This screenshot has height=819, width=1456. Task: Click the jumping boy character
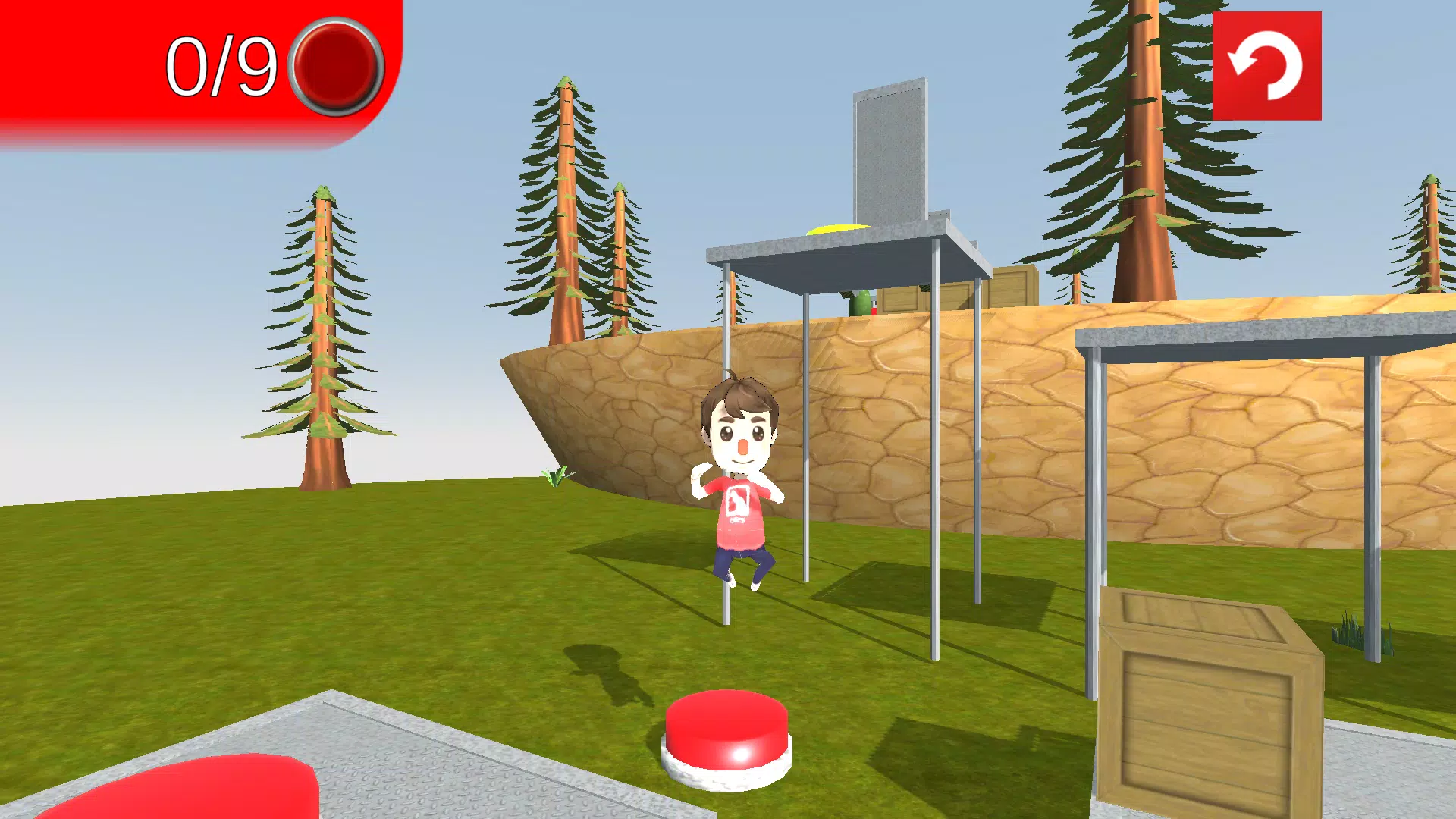(739, 478)
